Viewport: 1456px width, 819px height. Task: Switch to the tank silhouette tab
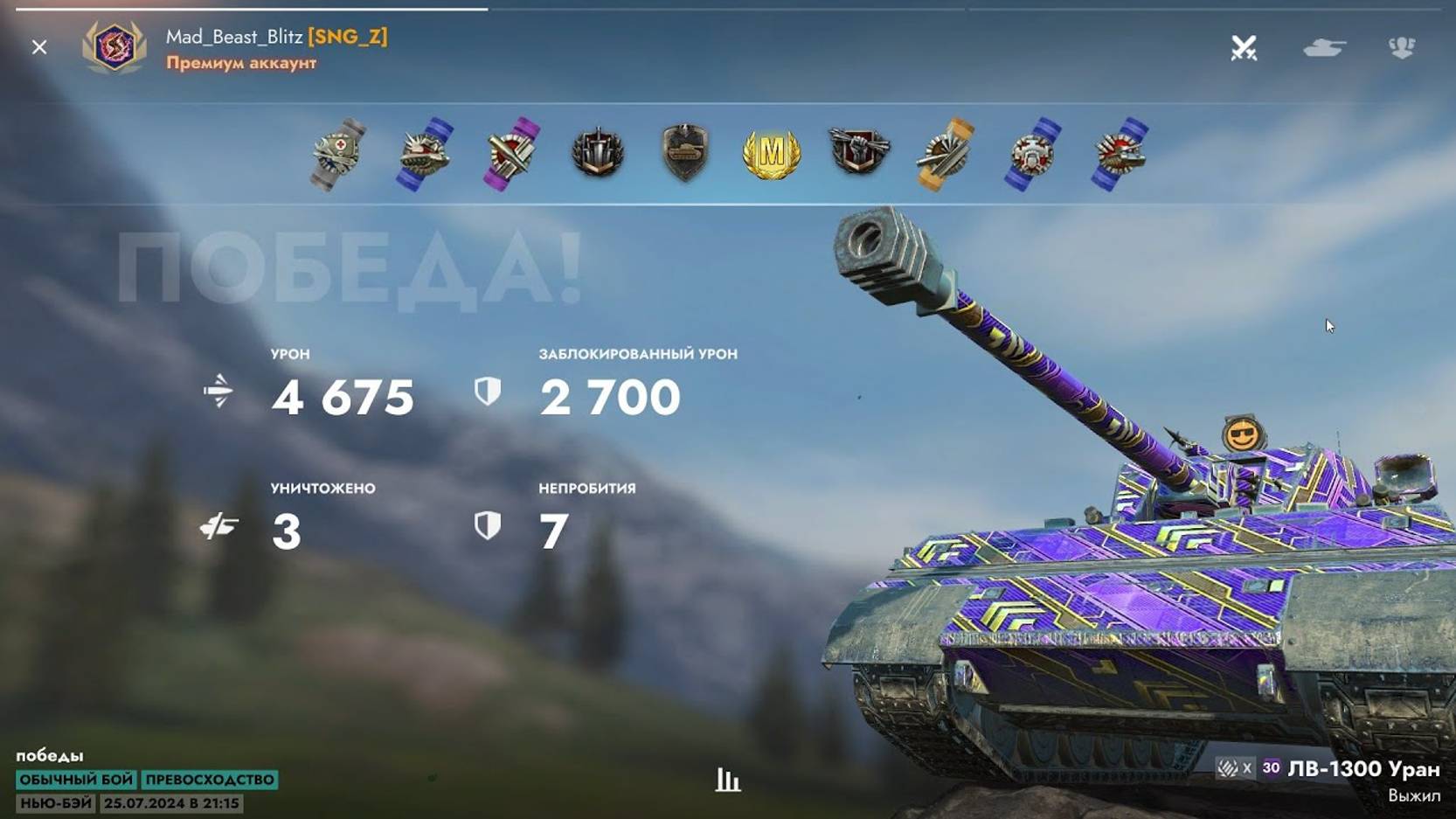pos(1324,48)
